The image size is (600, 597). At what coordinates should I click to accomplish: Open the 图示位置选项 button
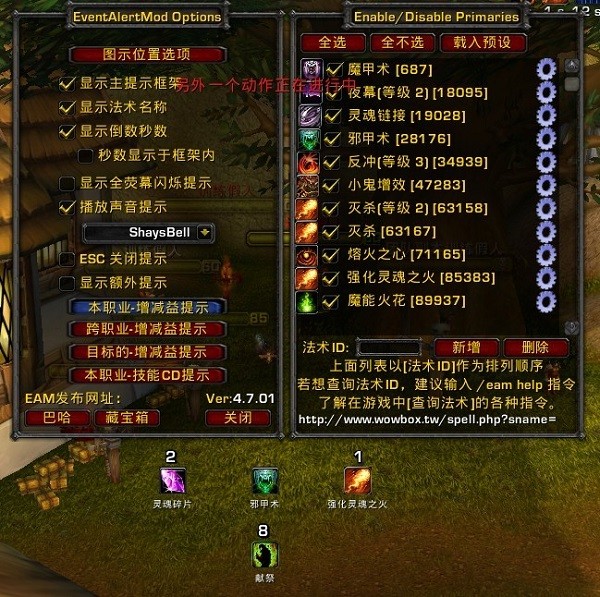tap(147, 55)
